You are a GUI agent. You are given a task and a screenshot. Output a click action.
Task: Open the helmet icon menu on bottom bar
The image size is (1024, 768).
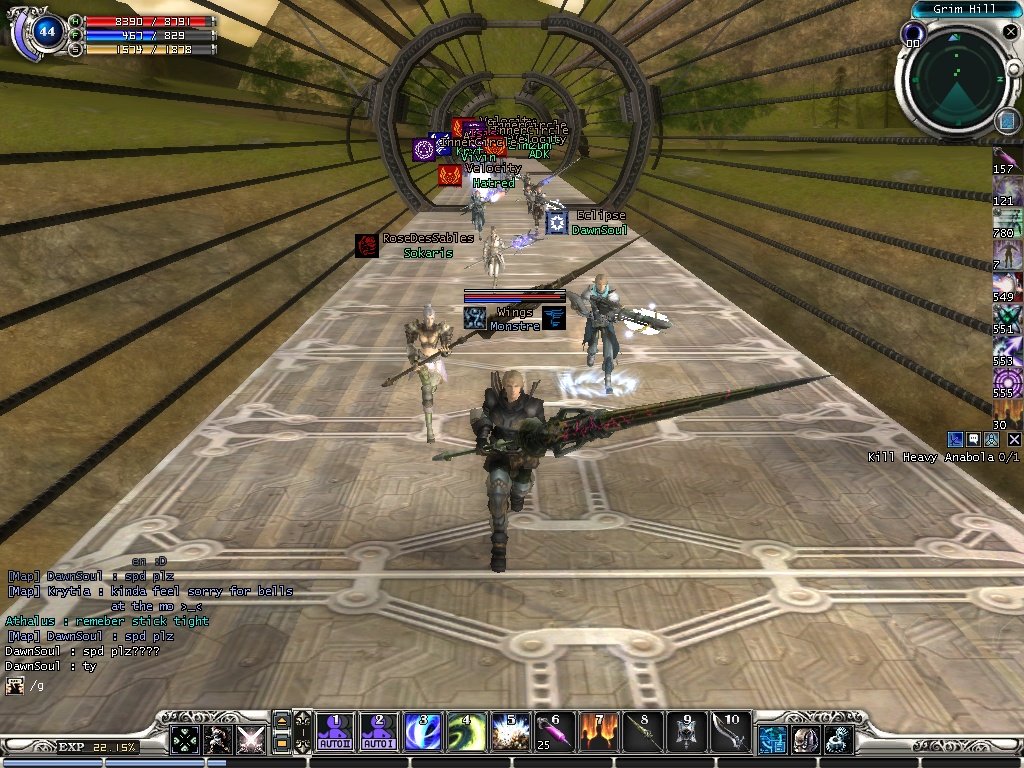[x=805, y=740]
